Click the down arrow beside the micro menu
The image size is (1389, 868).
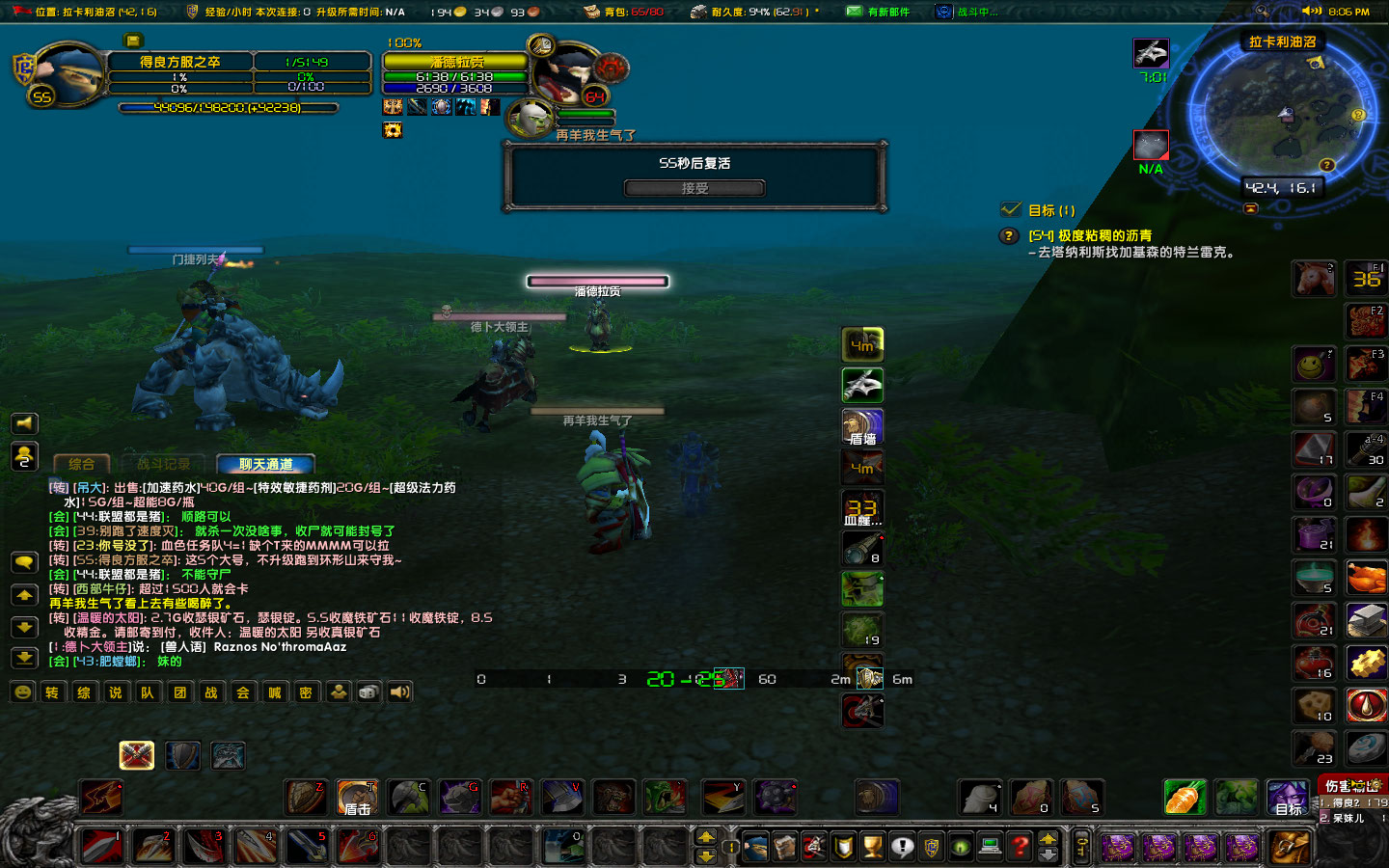[x=1049, y=853]
